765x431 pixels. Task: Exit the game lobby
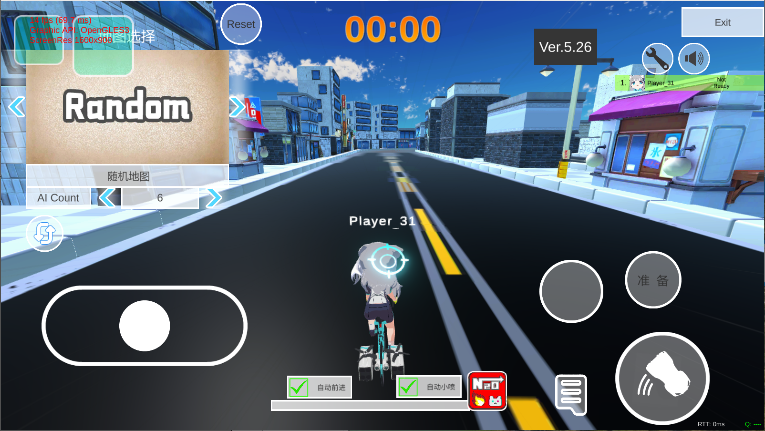(722, 22)
